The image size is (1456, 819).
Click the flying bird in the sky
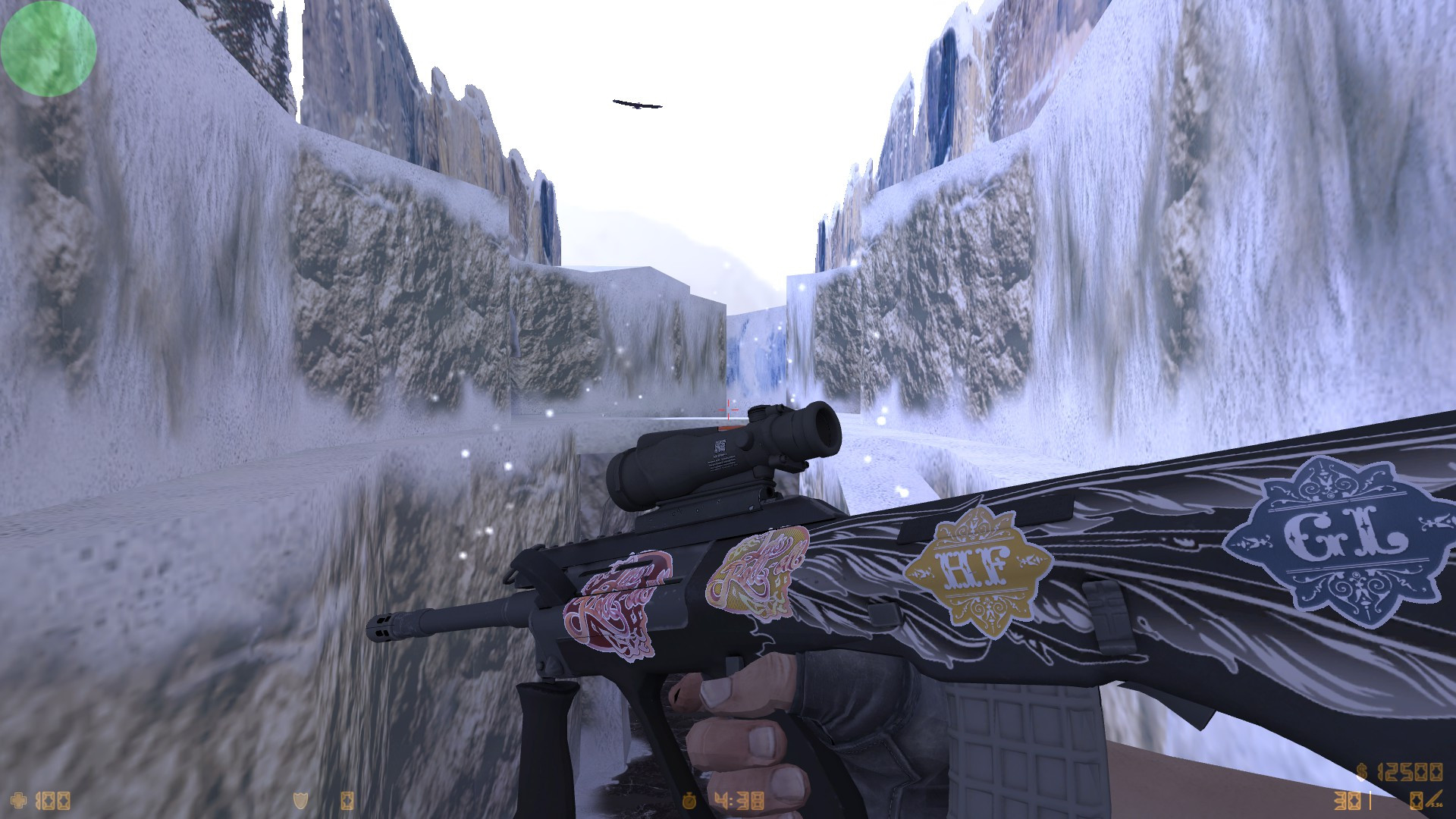pos(637,106)
